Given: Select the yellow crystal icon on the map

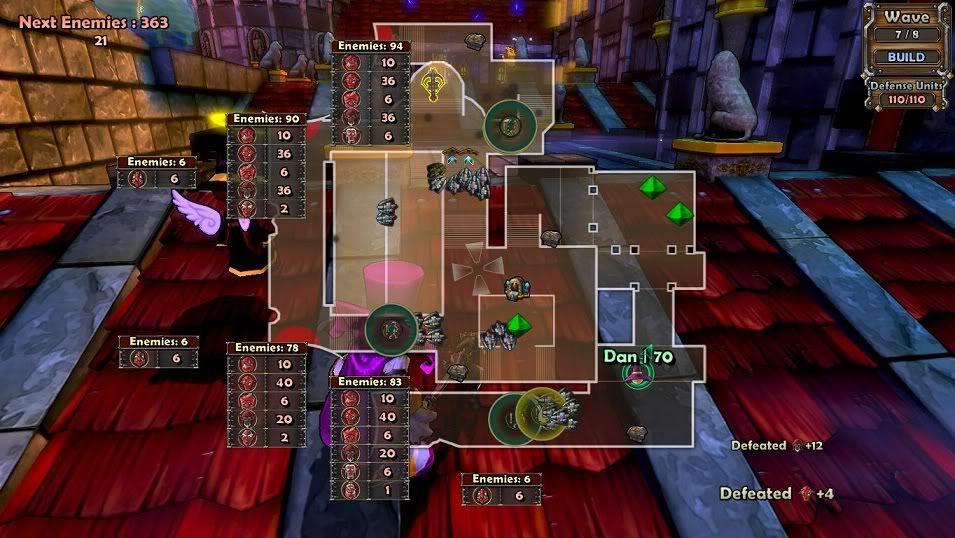Looking at the screenshot, I should pos(433,85).
